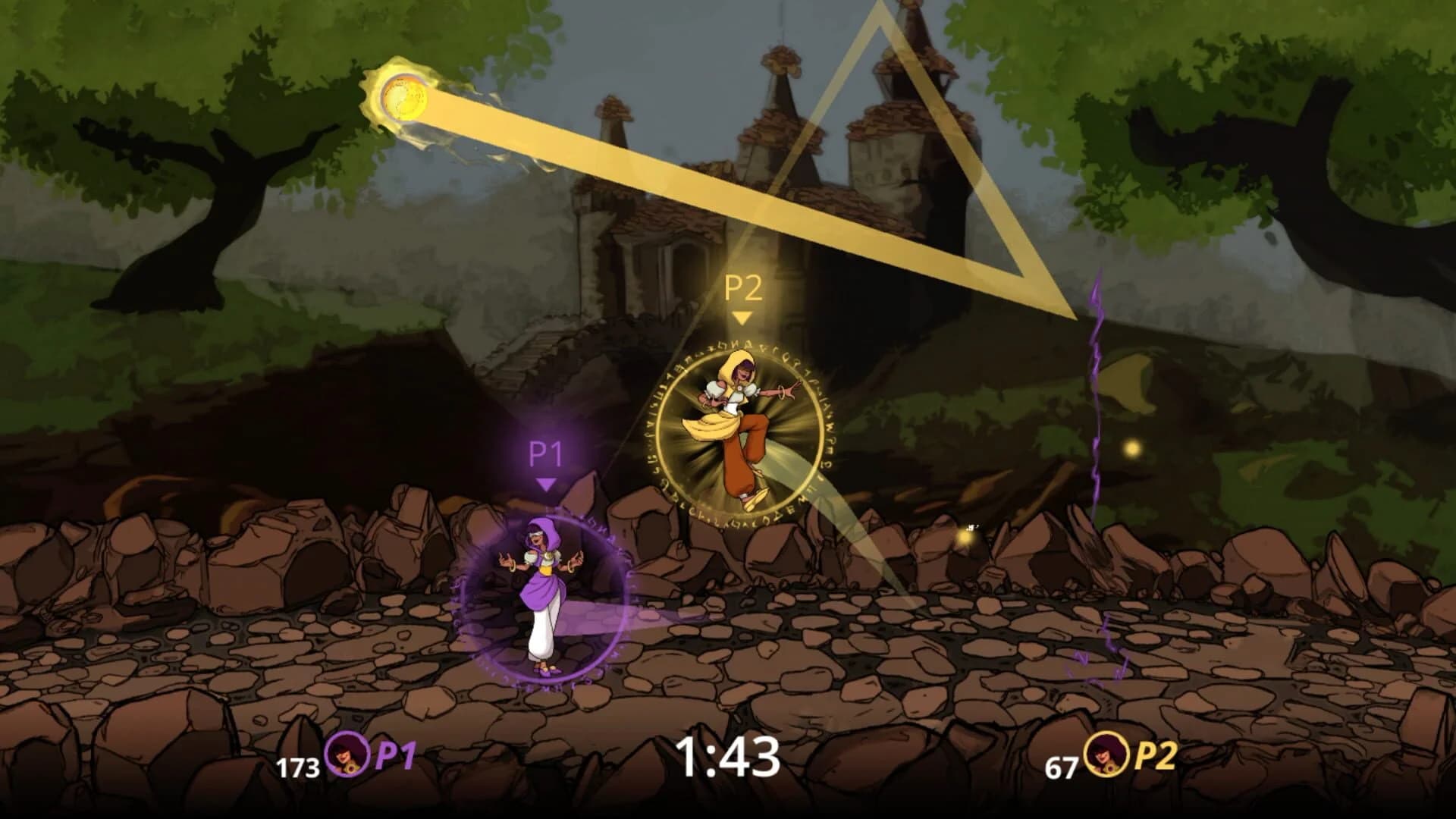Collapse the P2 indicator arrow above the jumping character
1456x819 pixels.
[740, 318]
